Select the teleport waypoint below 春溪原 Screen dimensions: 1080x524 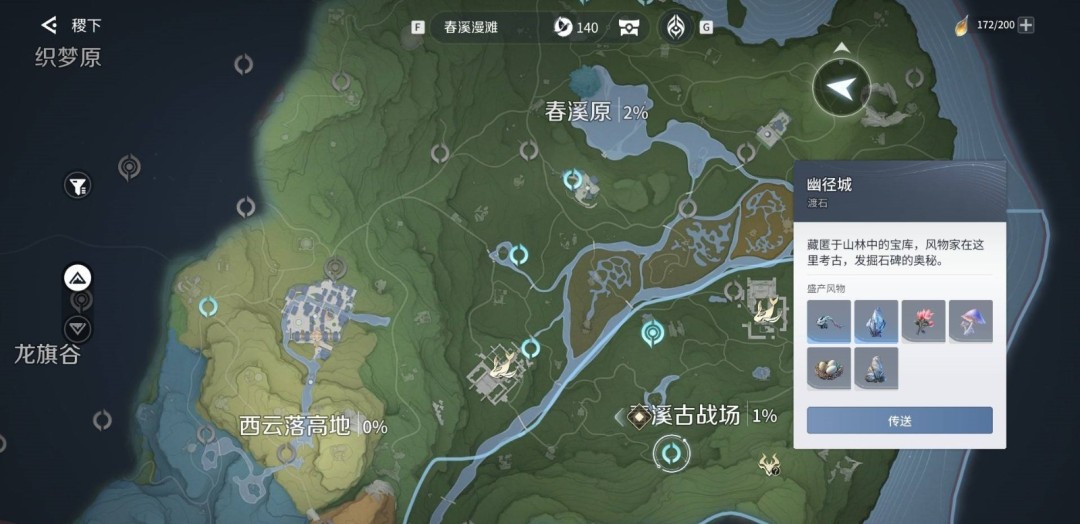coord(573,179)
